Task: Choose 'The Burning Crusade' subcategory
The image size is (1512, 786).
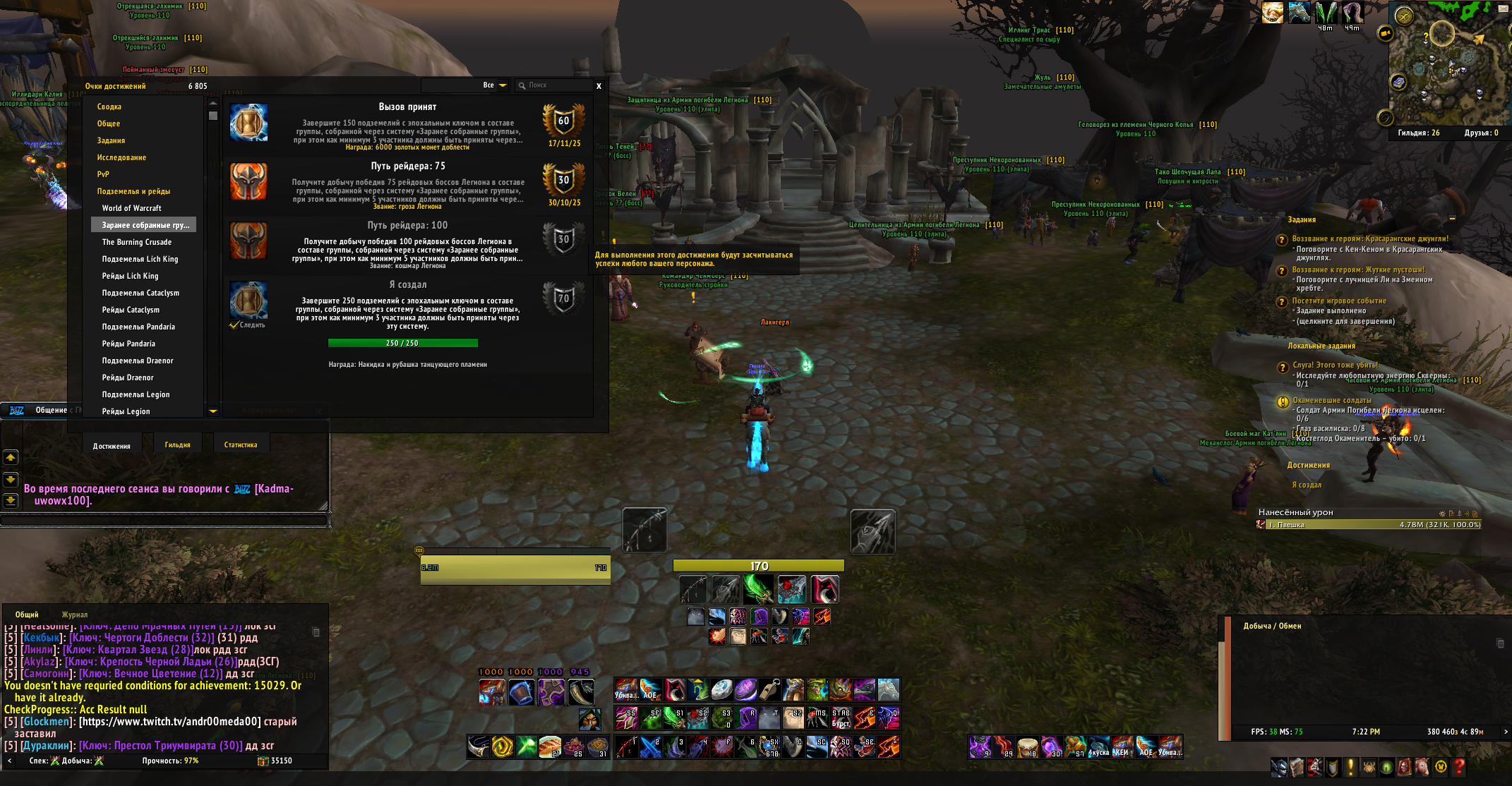Action: click(137, 242)
